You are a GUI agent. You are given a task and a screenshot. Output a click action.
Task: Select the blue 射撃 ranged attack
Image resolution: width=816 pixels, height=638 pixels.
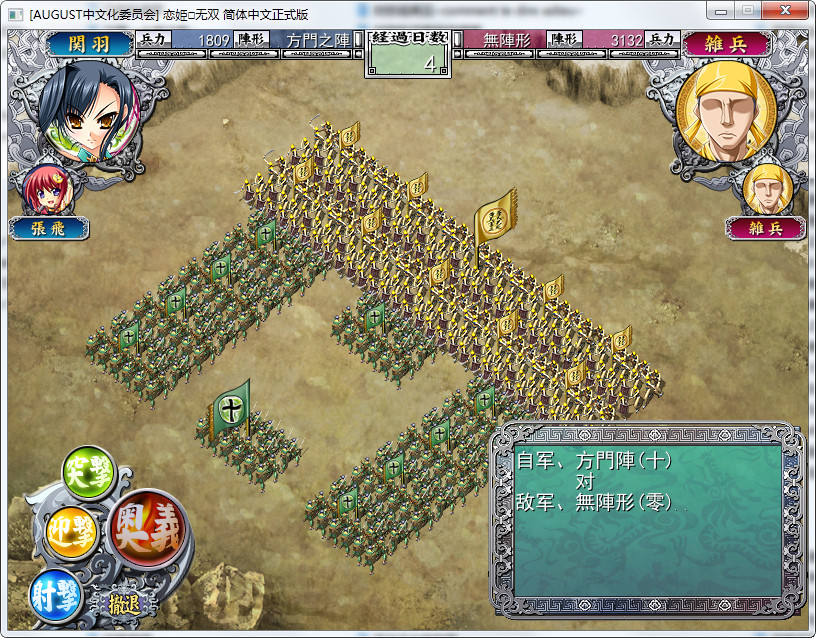pyautogui.click(x=55, y=592)
